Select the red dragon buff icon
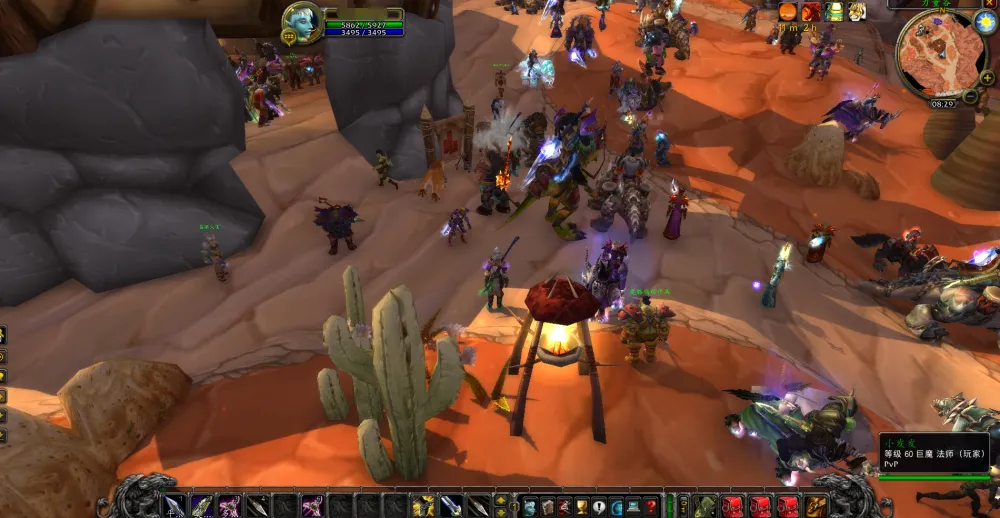 click(x=811, y=12)
